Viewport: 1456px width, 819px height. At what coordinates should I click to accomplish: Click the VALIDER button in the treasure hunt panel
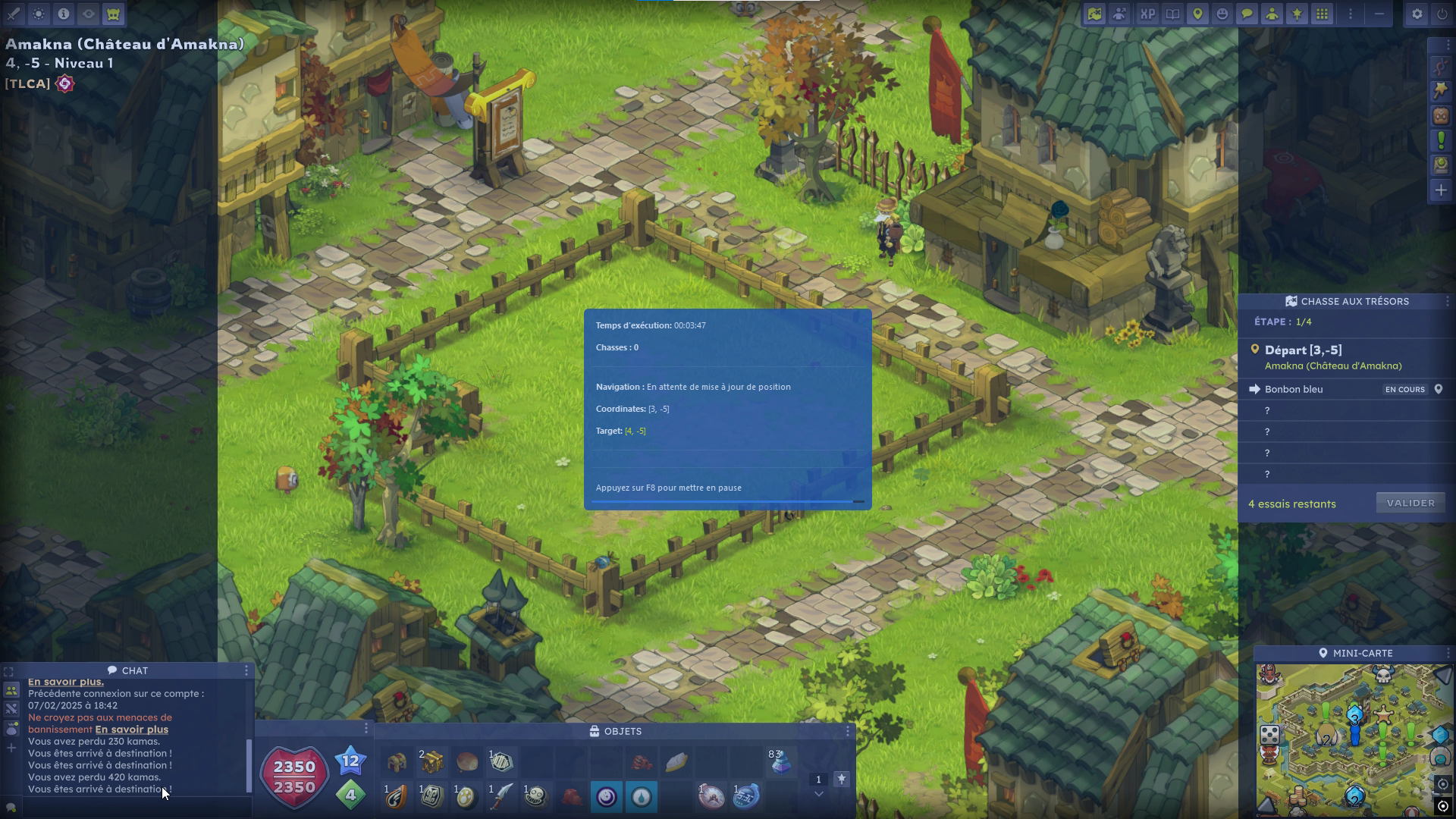click(1410, 503)
